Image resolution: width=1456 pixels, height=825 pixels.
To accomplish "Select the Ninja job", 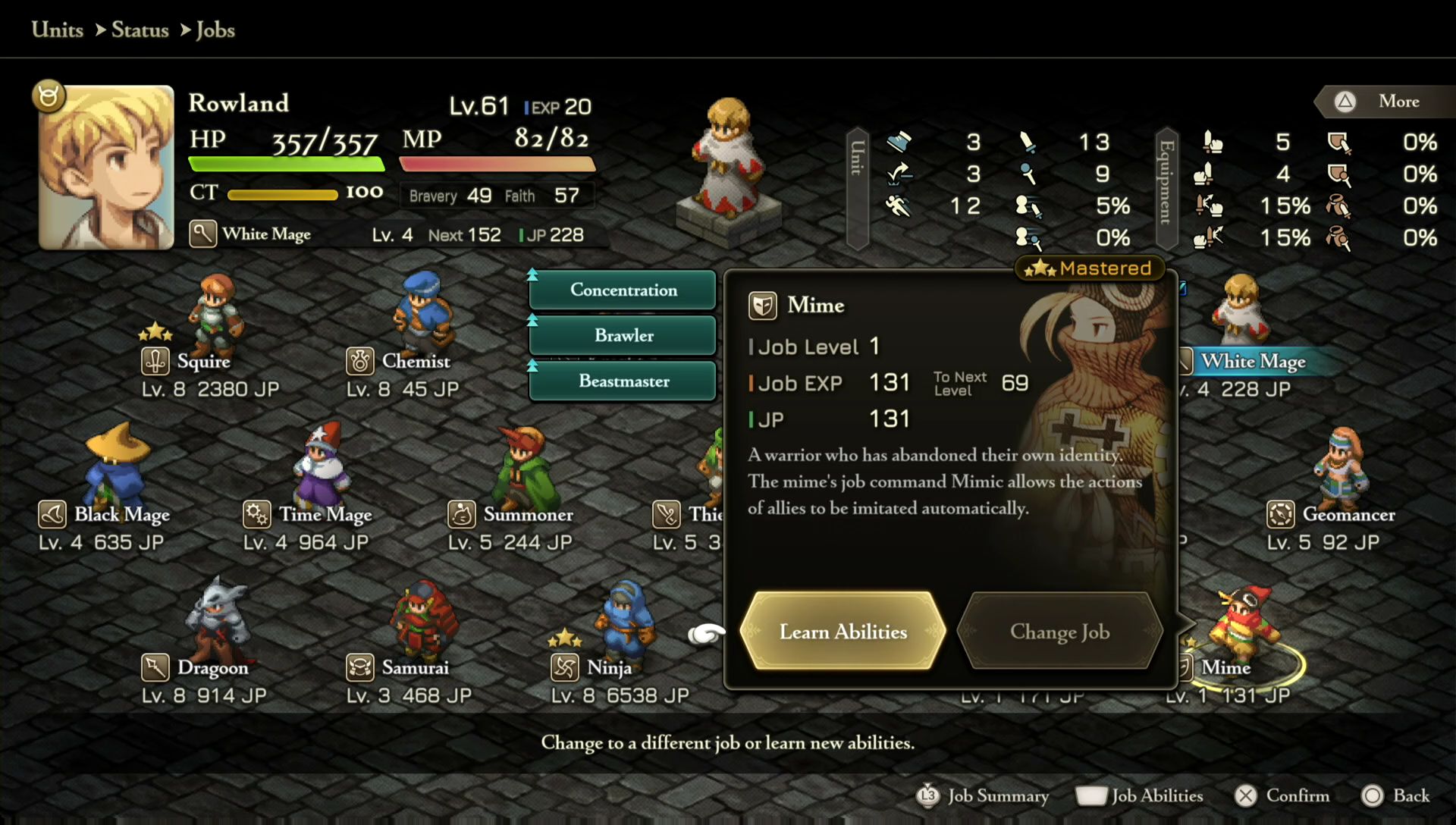I will pos(609,667).
